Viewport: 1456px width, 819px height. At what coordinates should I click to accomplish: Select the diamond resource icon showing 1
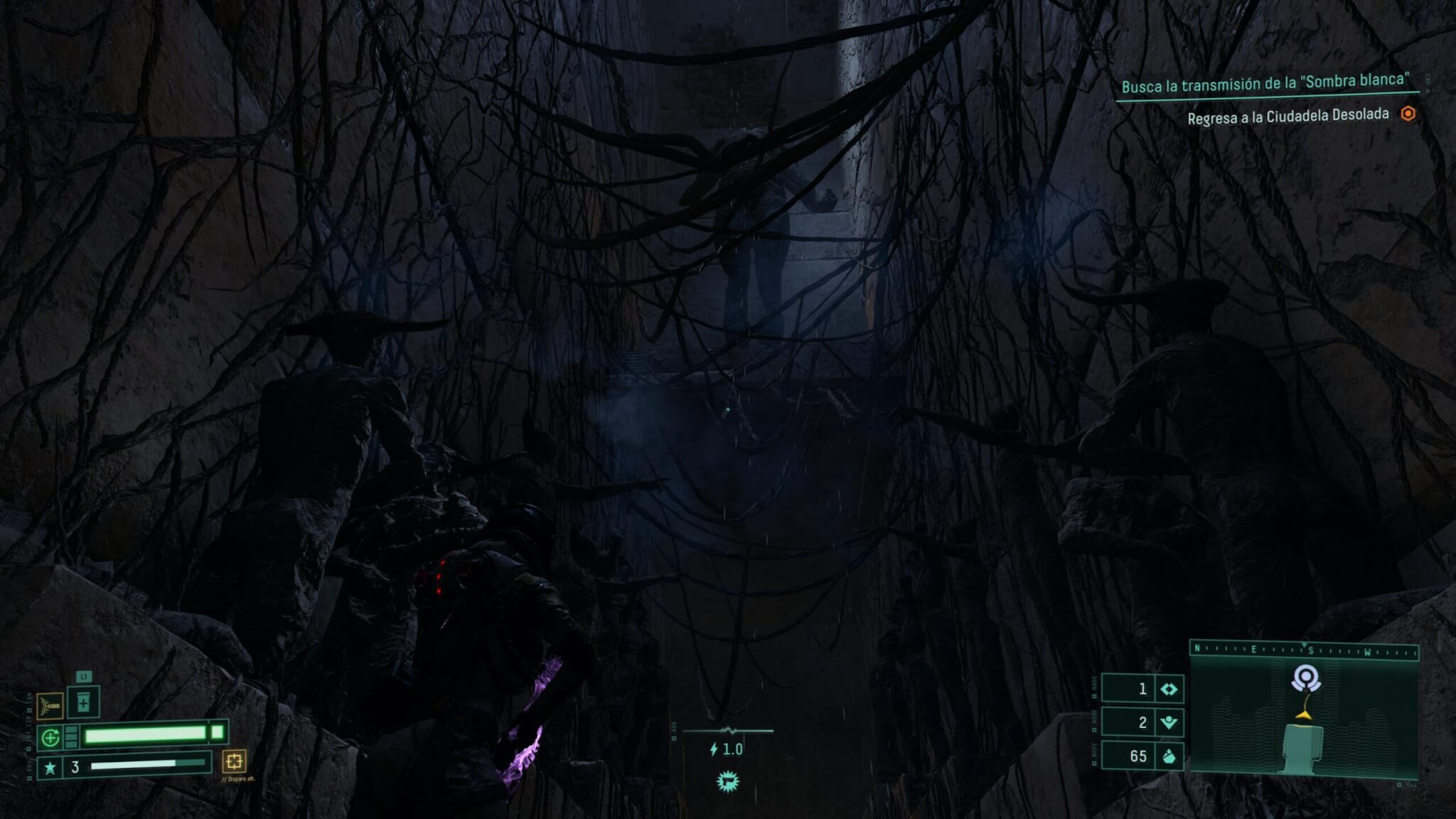[1168, 689]
